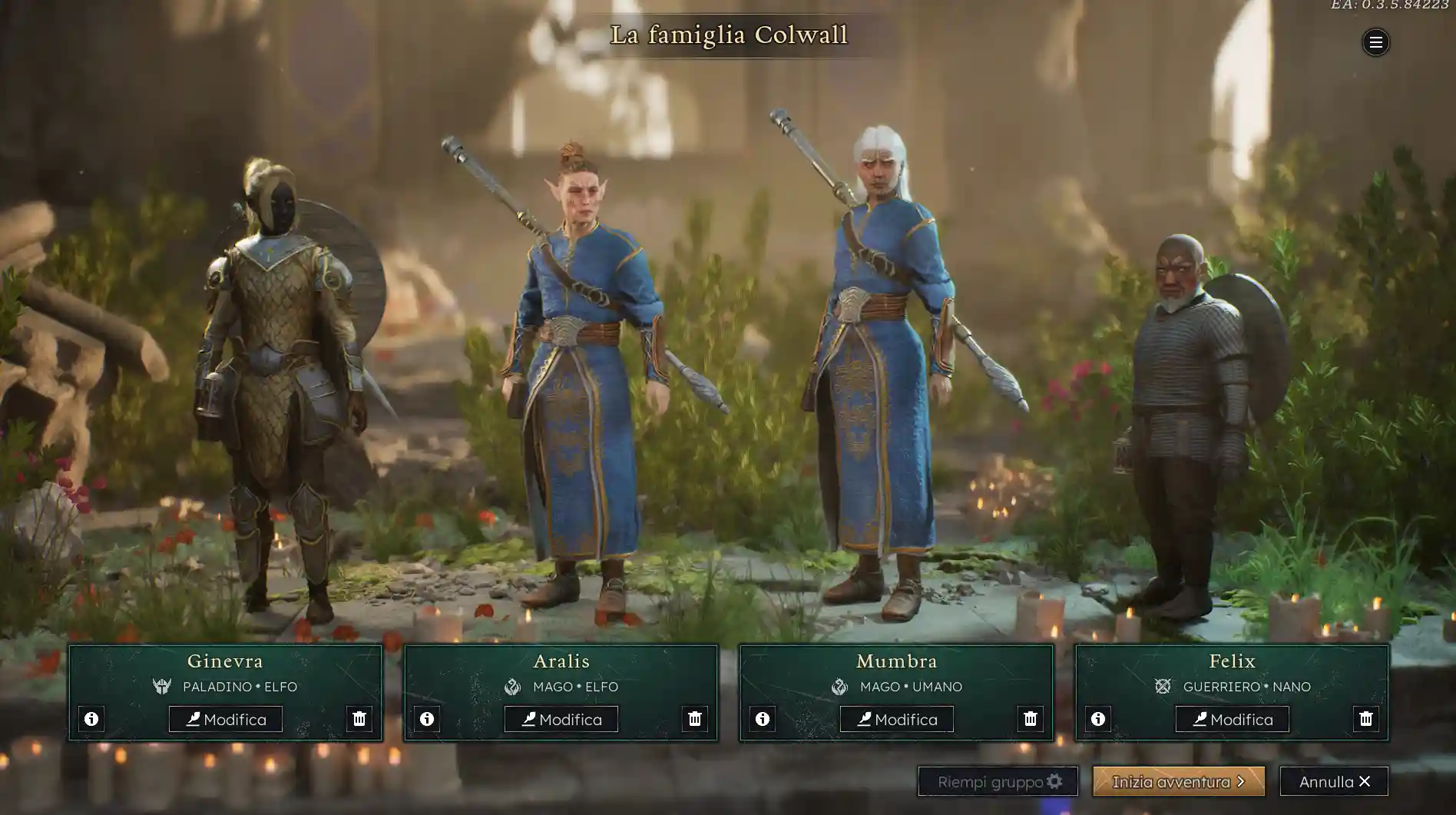Remove Aralis using the trash icon
The height and width of the screenshot is (815, 1456).
click(x=695, y=719)
